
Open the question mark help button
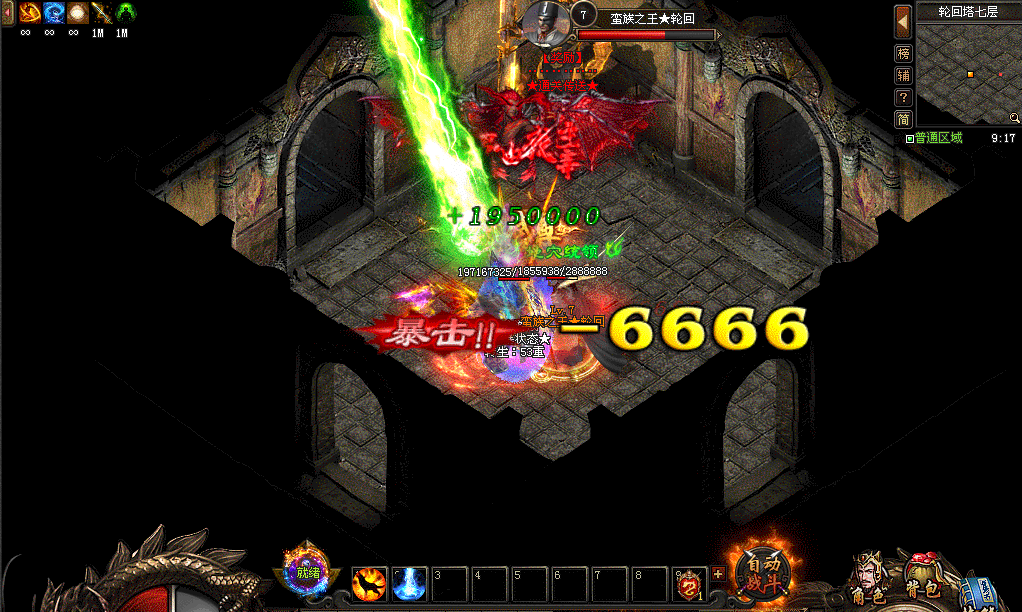[903, 97]
